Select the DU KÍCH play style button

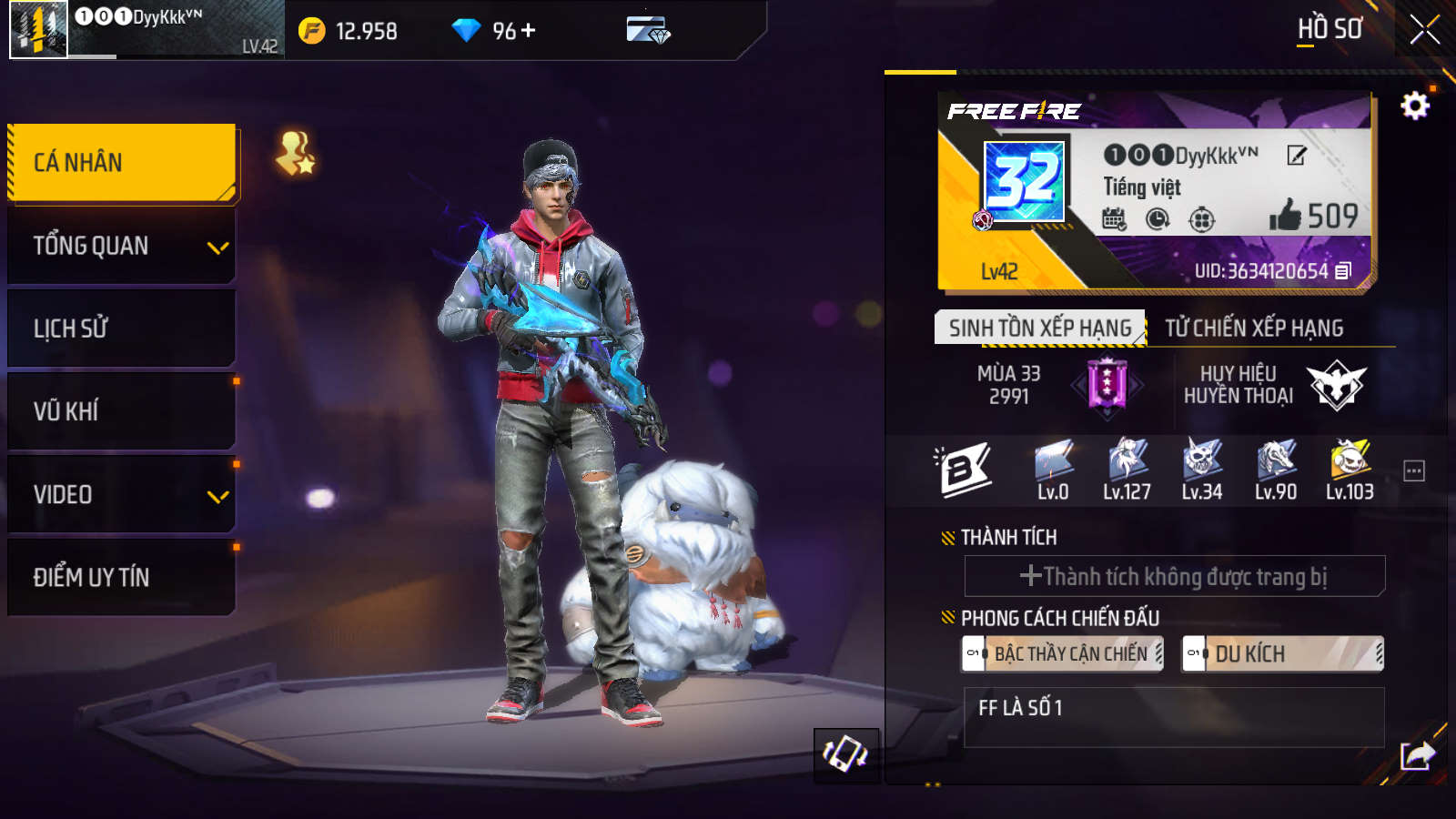pos(1280,653)
